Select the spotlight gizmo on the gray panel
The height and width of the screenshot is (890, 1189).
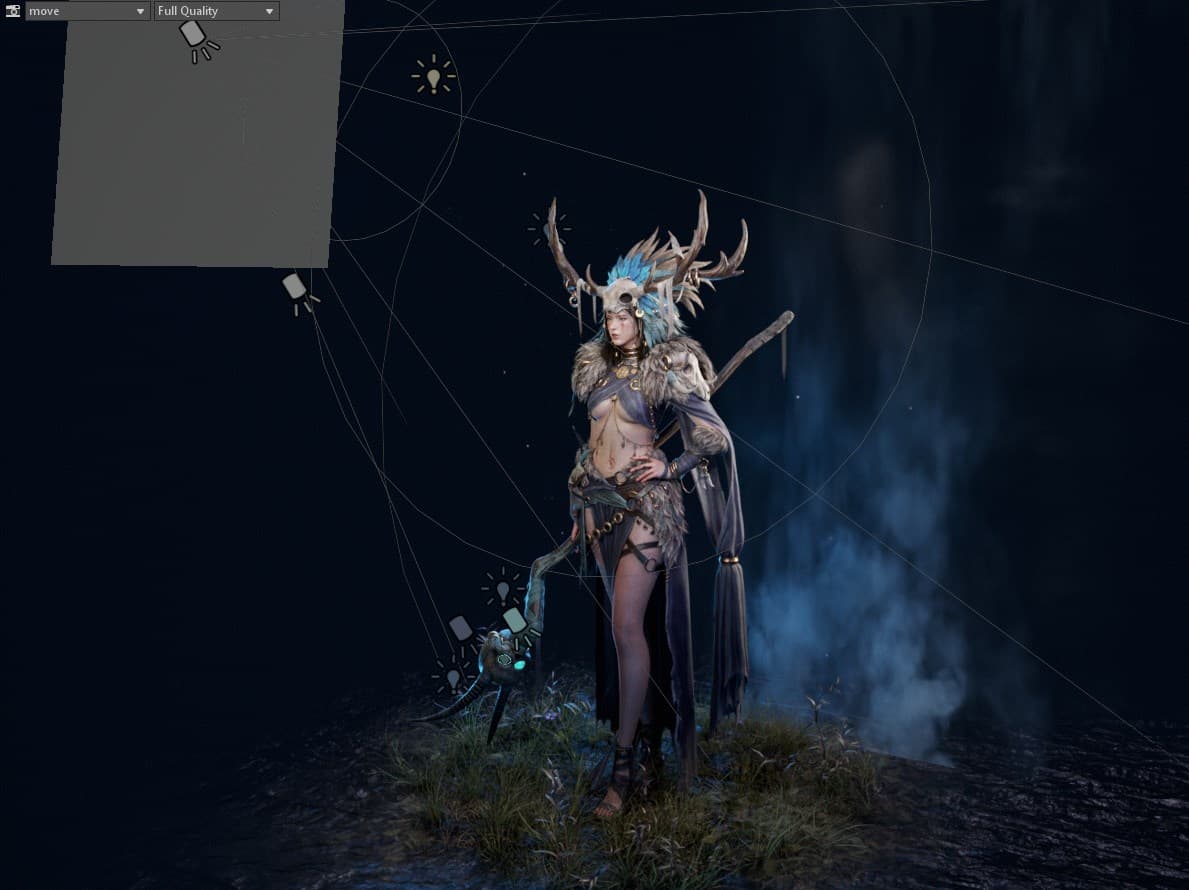pyautogui.click(x=196, y=38)
